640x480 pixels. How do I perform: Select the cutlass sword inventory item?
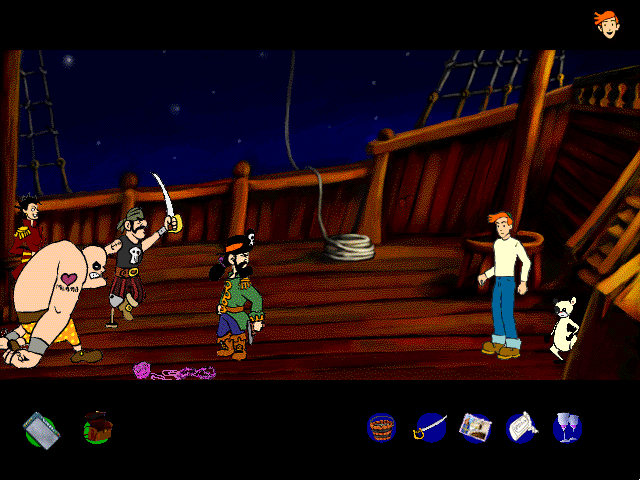(430, 428)
